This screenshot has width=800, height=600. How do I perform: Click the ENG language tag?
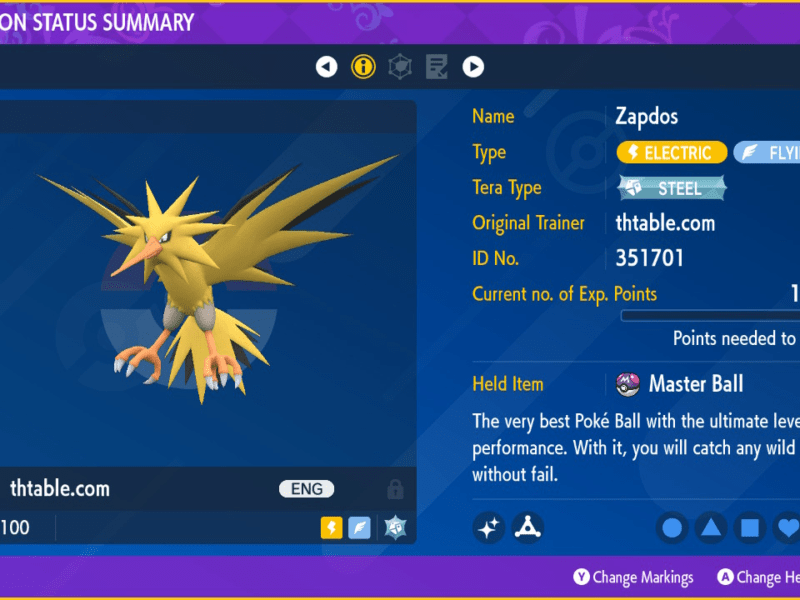pyautogui.click(x=306, y=489)
